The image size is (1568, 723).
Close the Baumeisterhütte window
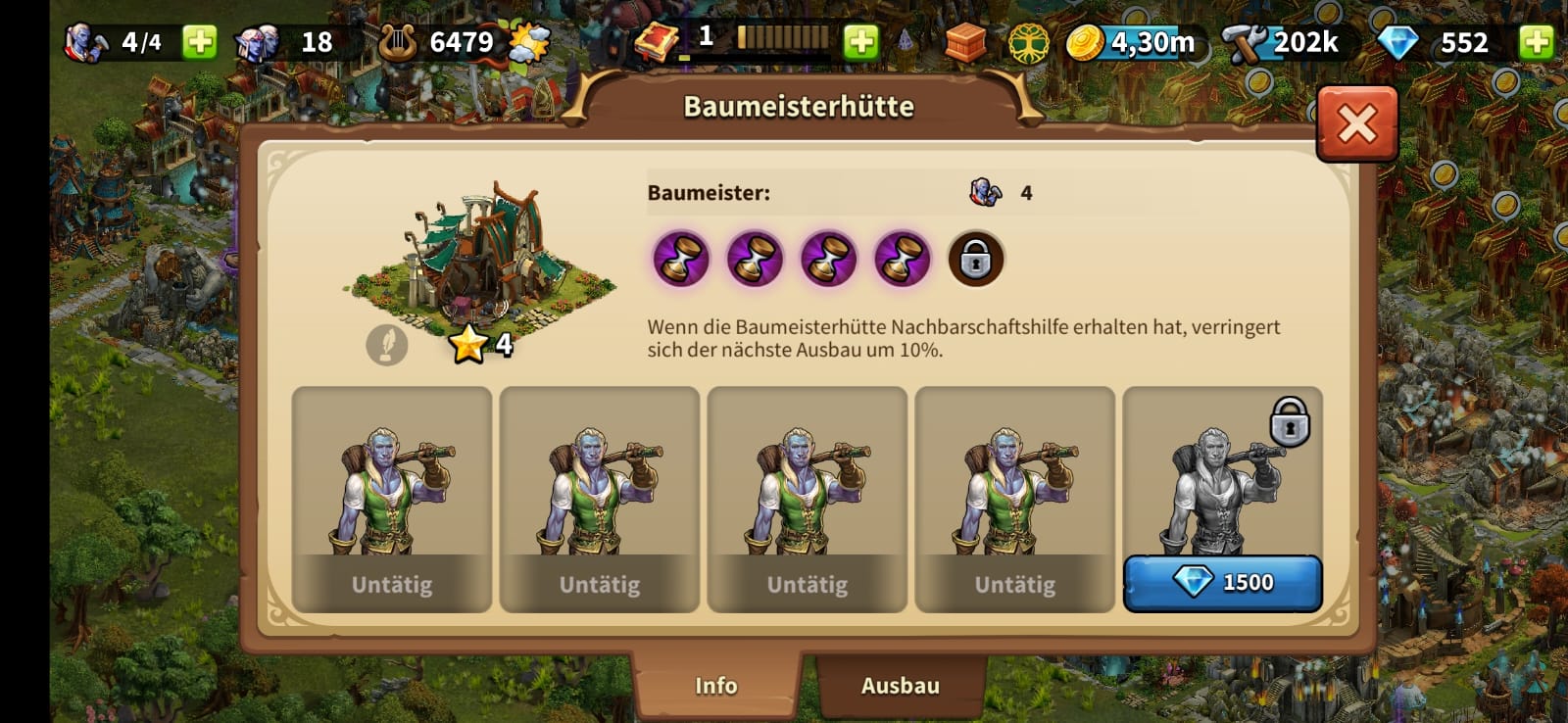(1356, 123)
